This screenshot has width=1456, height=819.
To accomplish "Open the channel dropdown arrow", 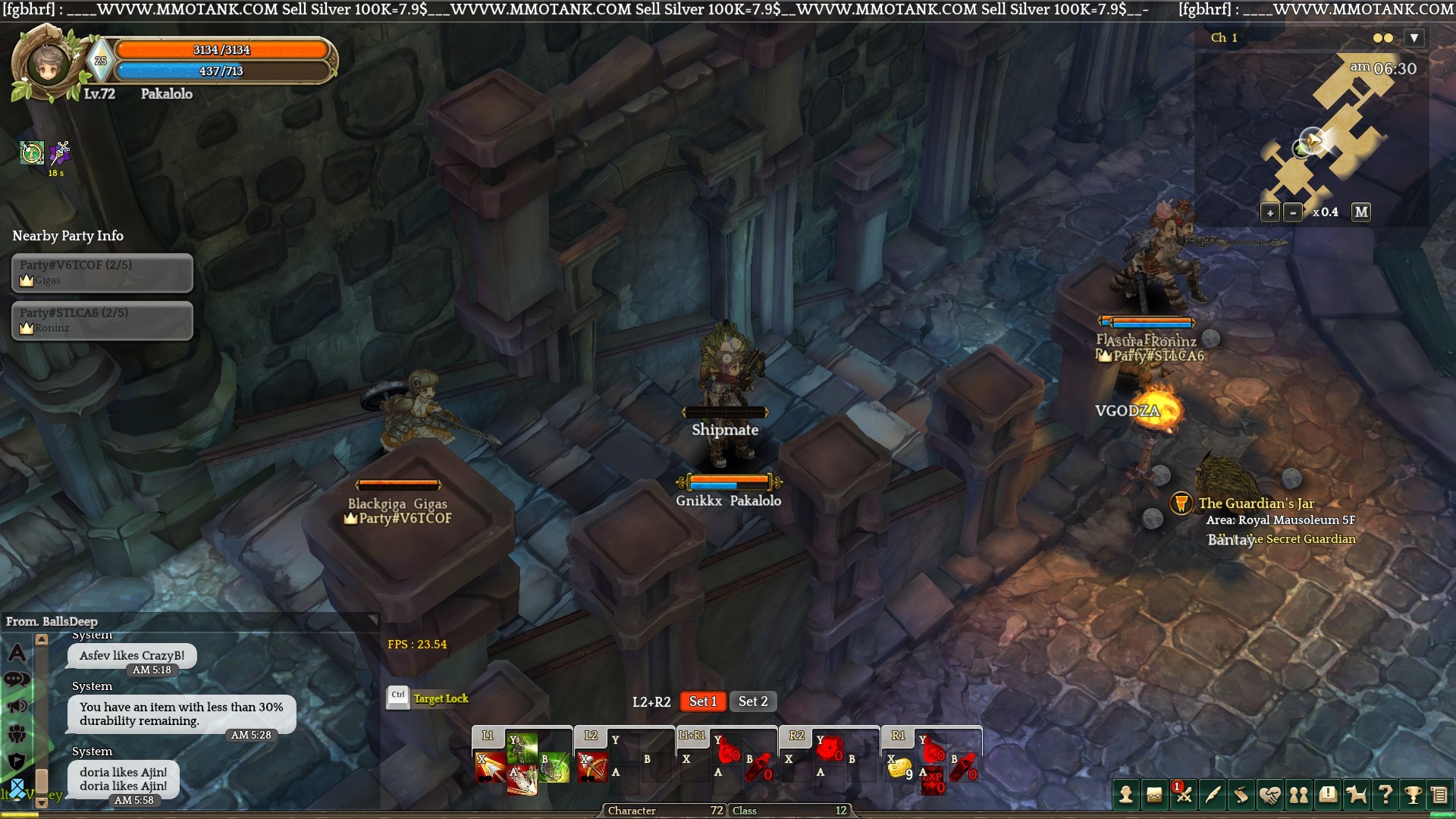I will pos(1414,38).
